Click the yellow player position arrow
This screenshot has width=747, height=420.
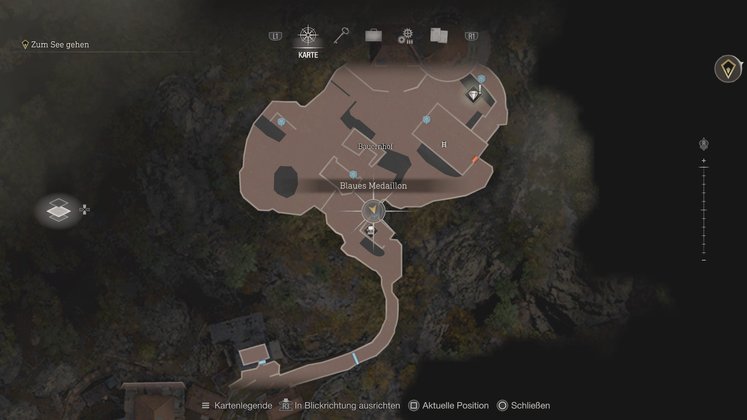(x=373, y=211)
